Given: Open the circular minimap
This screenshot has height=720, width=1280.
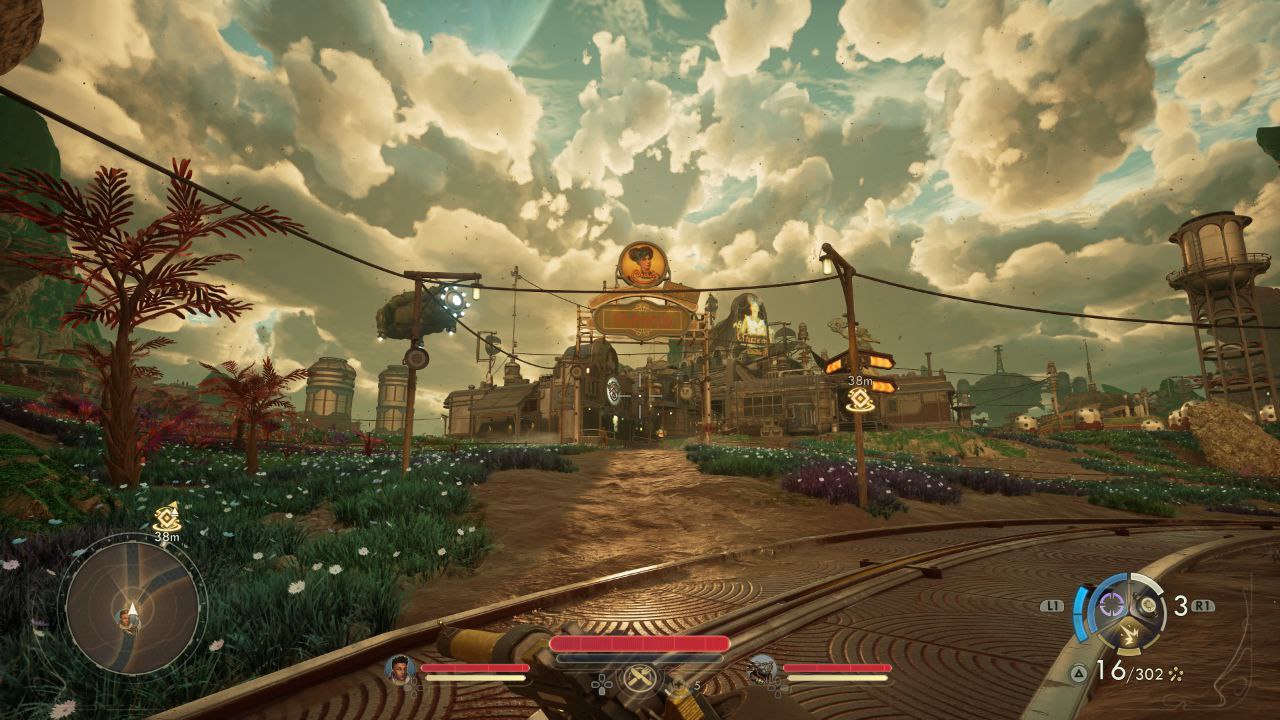Looking at the screenshot, I should point(132,606).
